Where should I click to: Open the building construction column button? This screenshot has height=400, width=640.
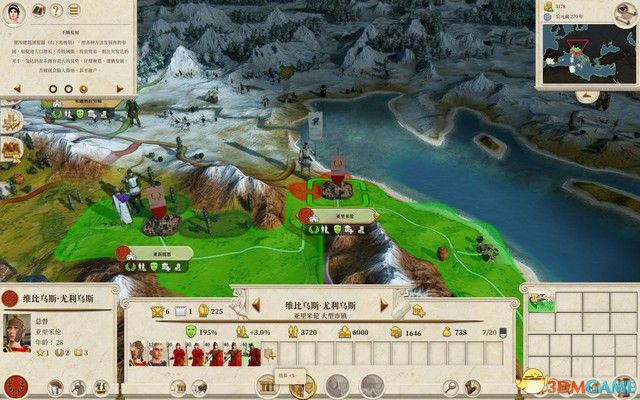[x=268, y=385]
